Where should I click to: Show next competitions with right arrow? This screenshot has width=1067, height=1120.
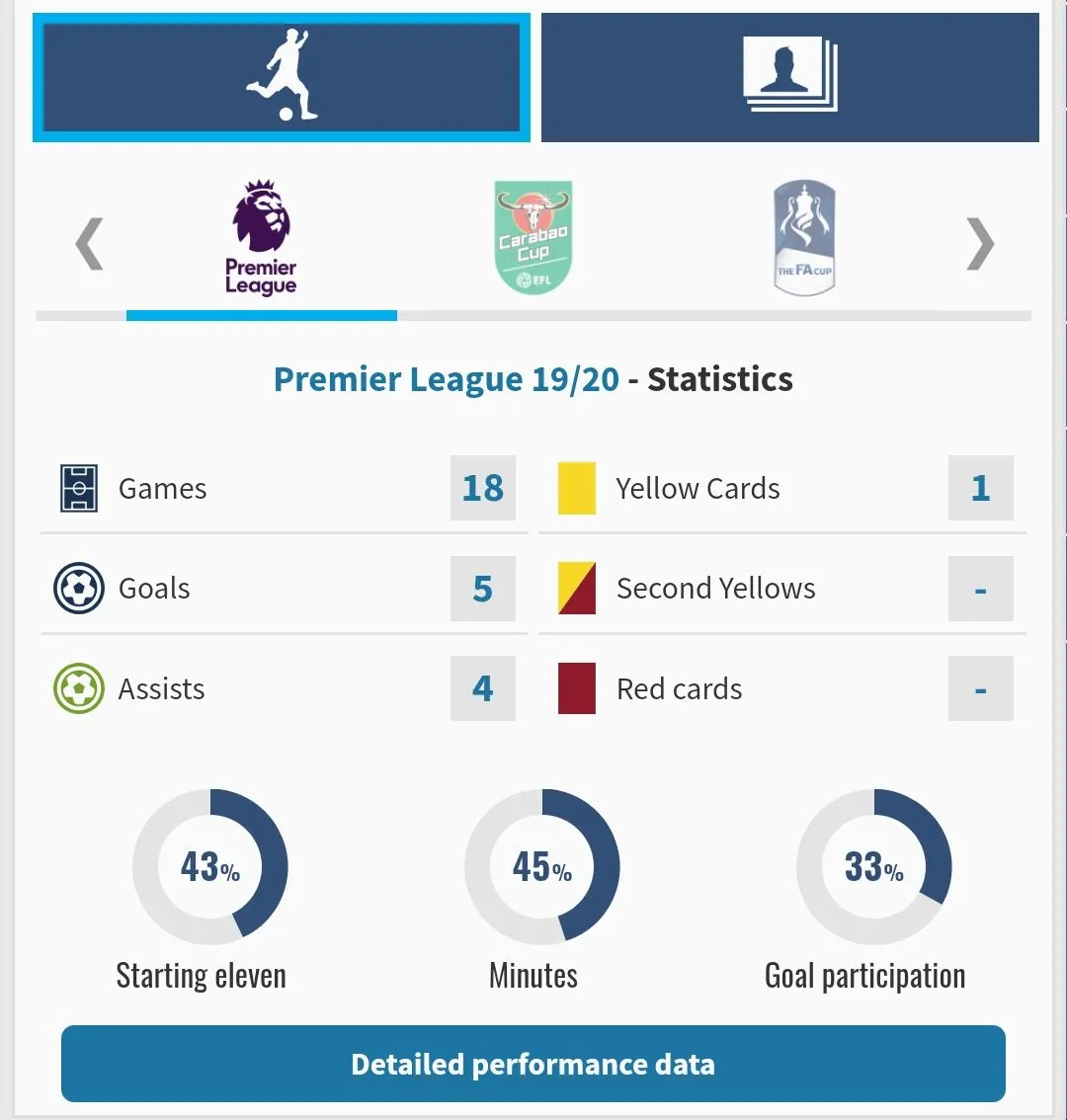[980, 244]
